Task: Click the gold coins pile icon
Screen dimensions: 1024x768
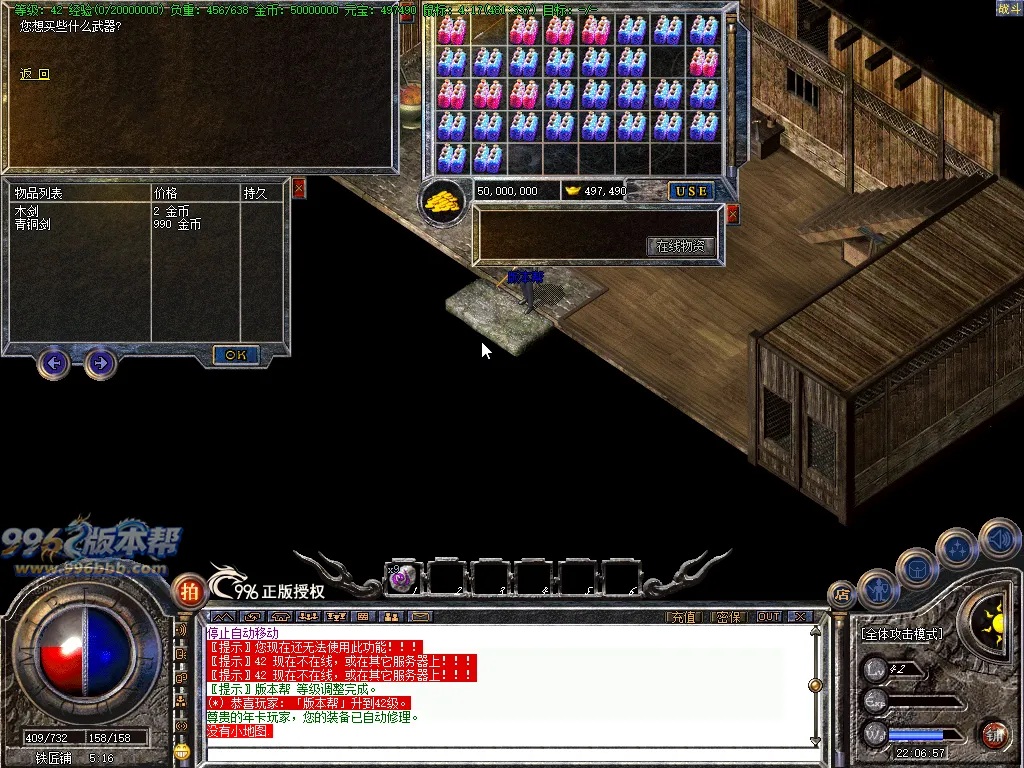Action: pos(444,200)
